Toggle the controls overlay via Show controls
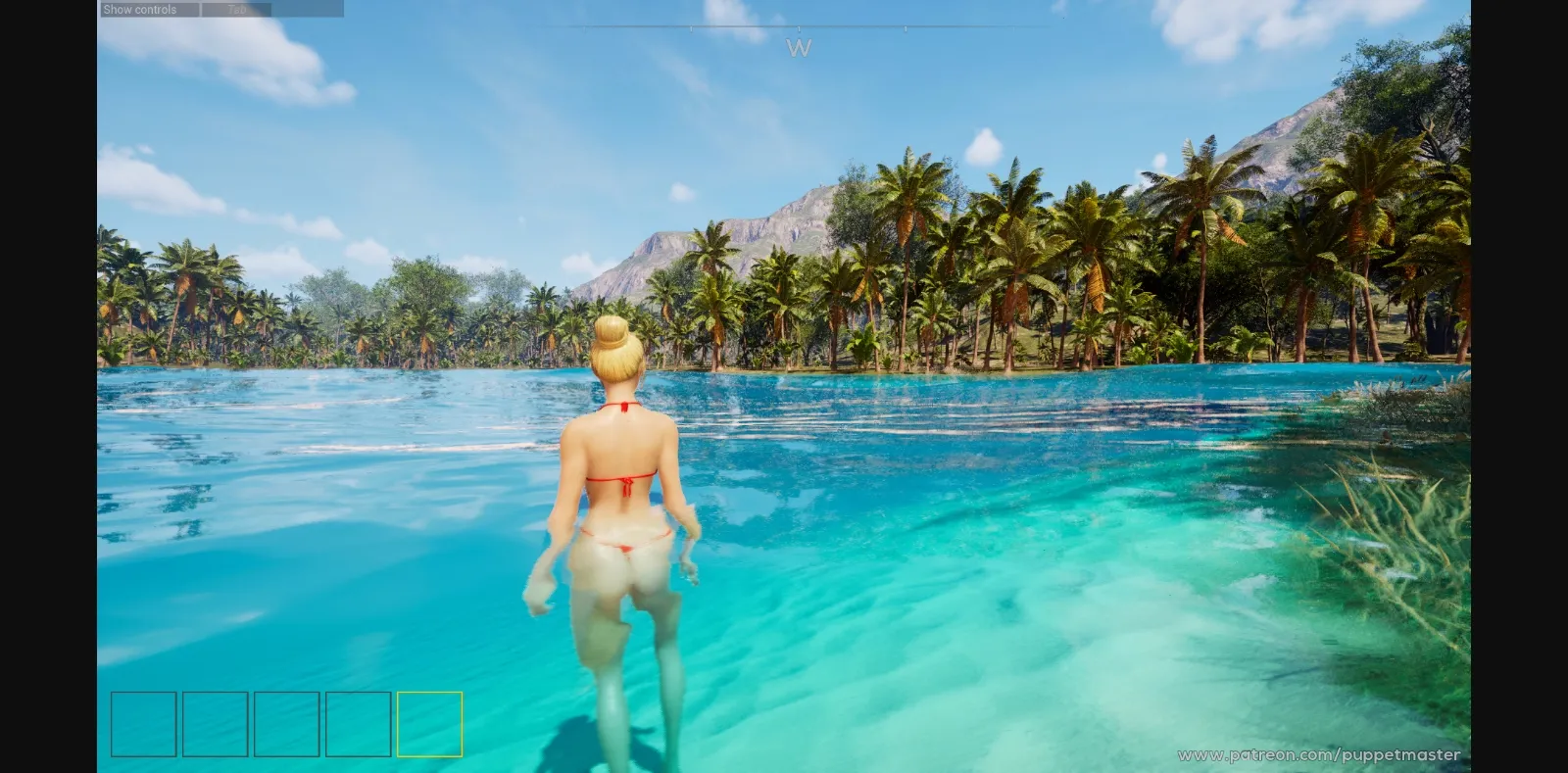Image resolution: width=1568 pixels, height=773 pixels. tap(140, 10)
